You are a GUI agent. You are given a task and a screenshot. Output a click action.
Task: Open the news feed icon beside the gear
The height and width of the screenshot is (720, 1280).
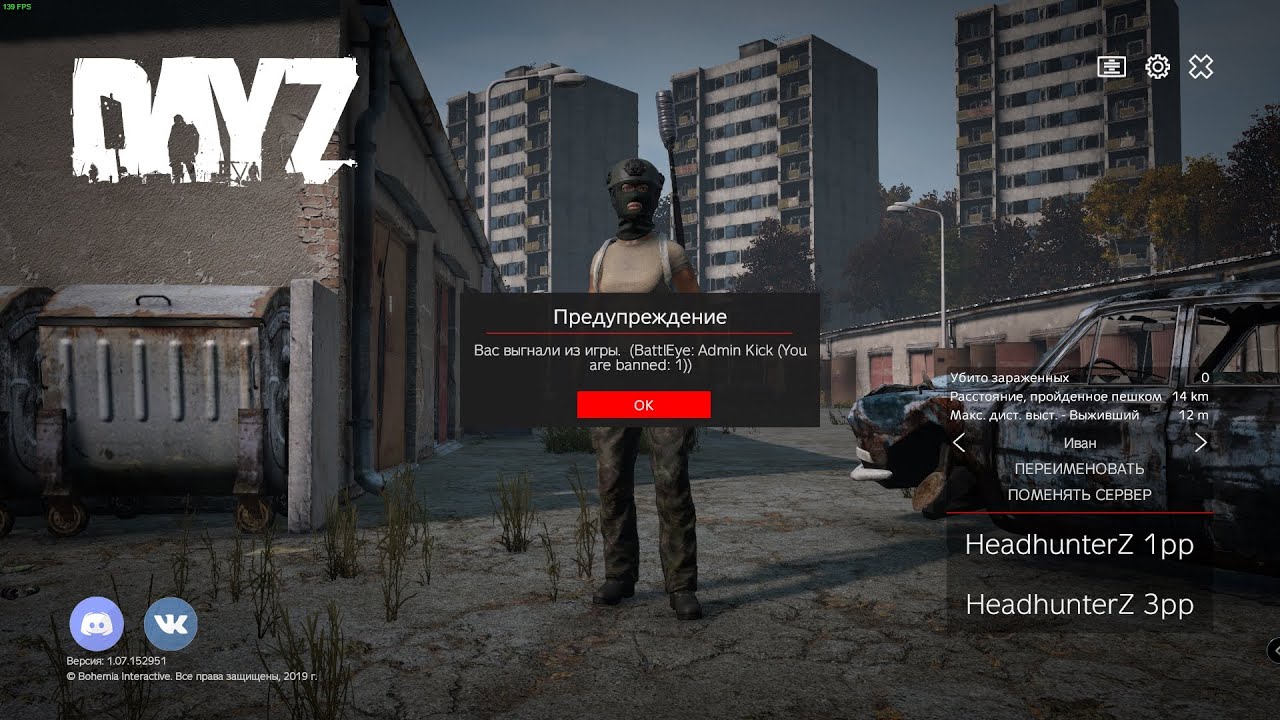(1111, 67)
